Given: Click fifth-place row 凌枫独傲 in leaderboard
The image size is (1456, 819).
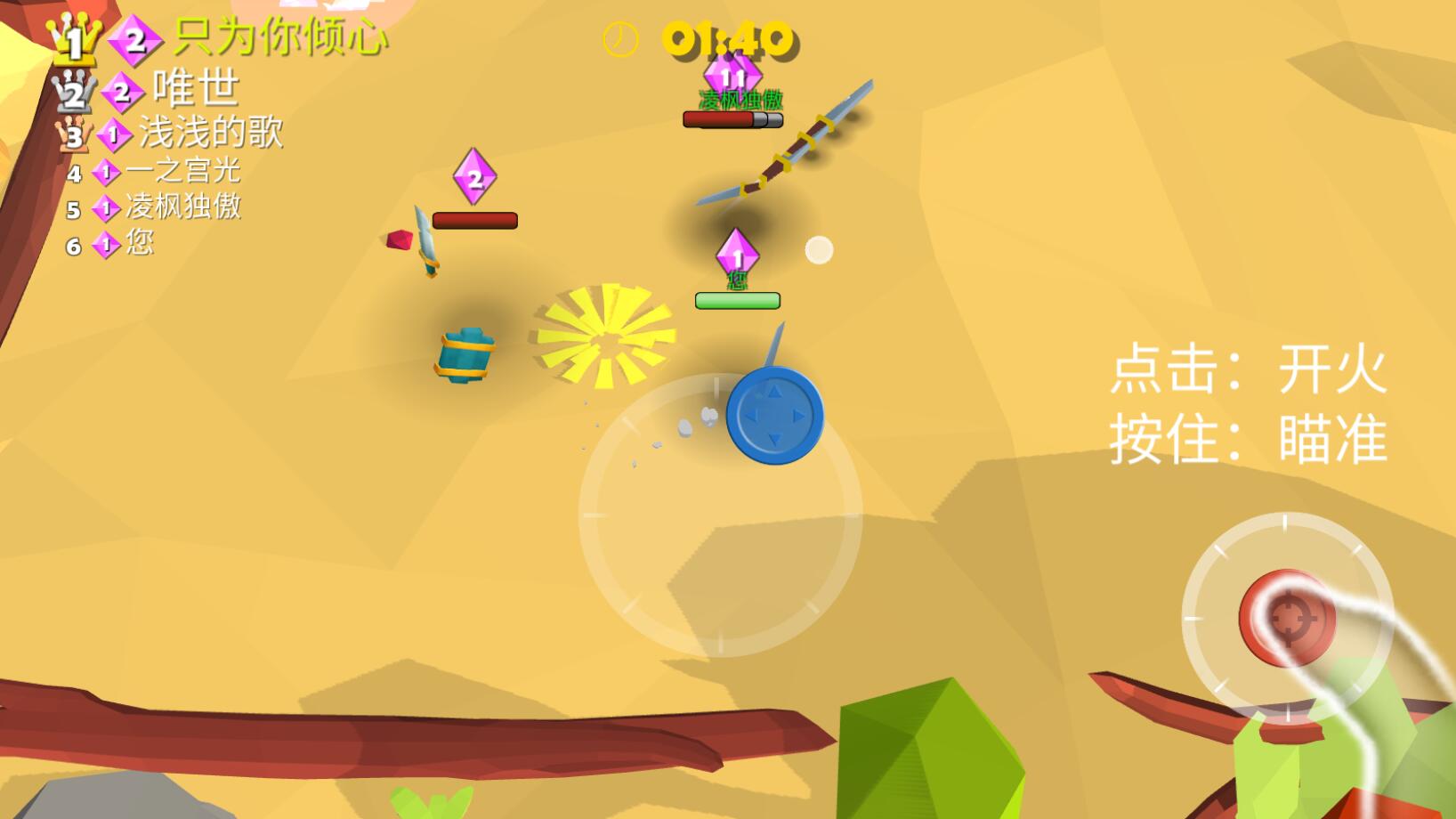Looking at the screenshot, I should point(182,207).
